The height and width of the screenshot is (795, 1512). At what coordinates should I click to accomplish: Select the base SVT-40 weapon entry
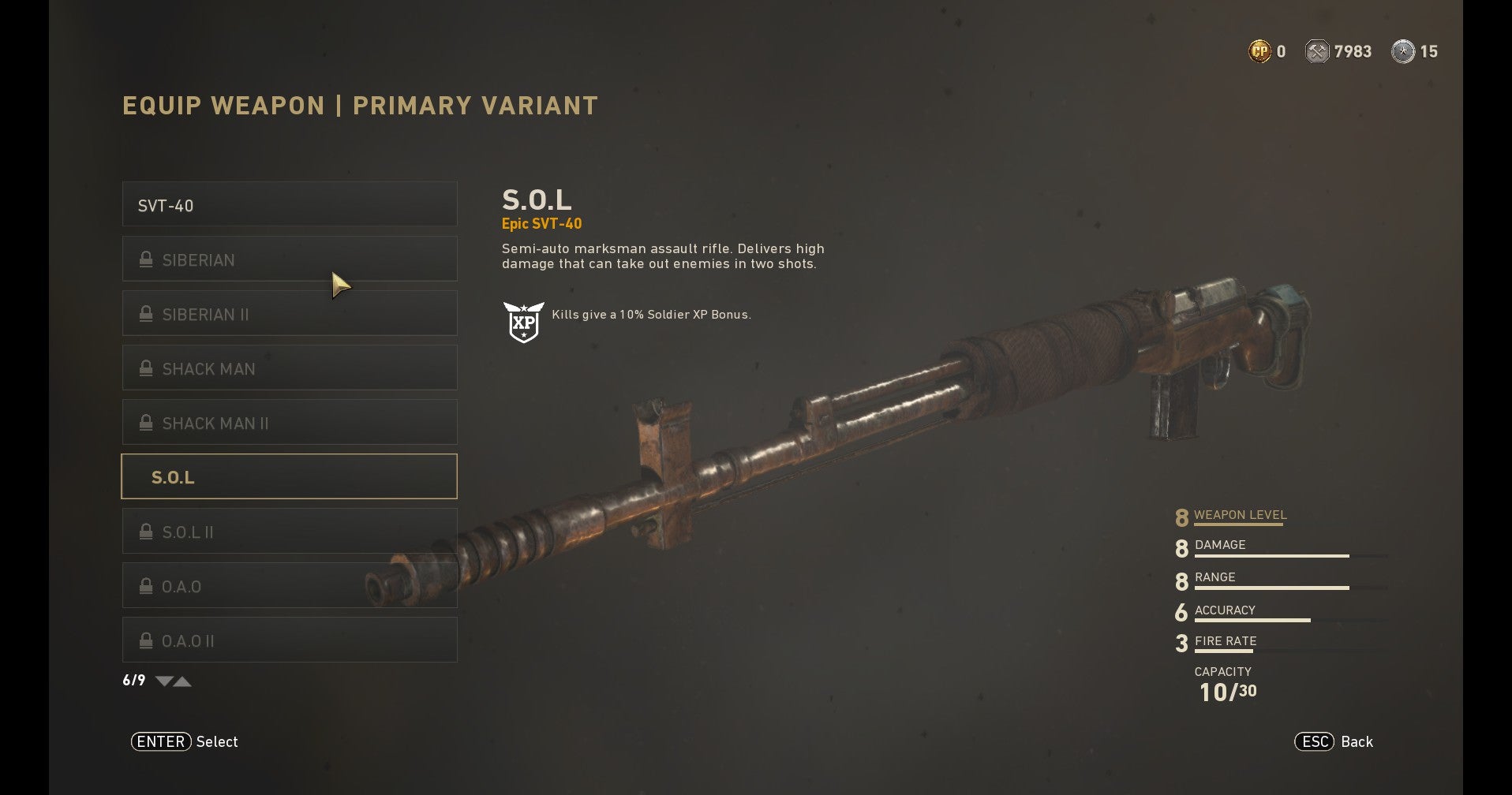pyautogui.click(x=289, y=204)
